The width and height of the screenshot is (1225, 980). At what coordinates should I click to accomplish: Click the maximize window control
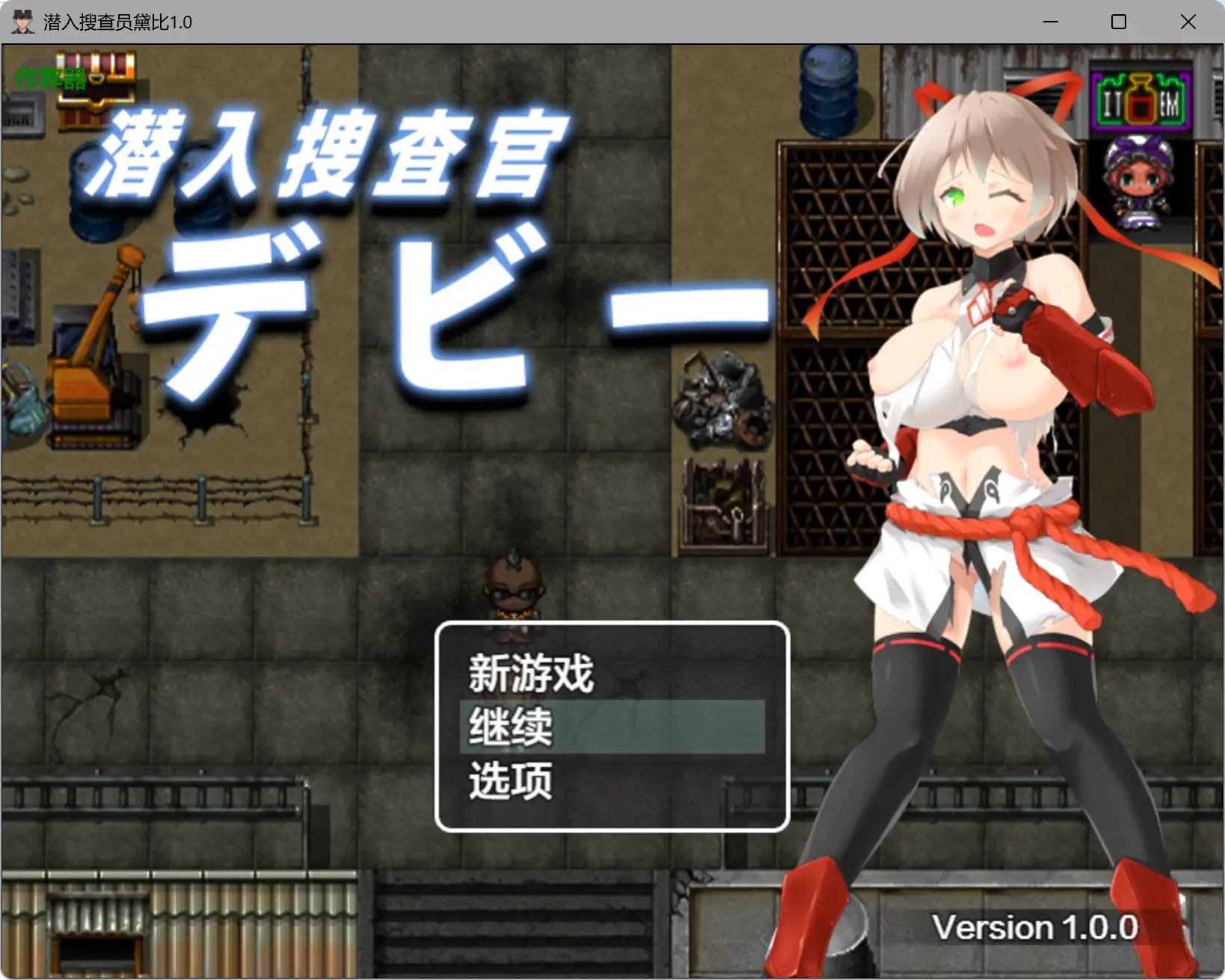1118,22
